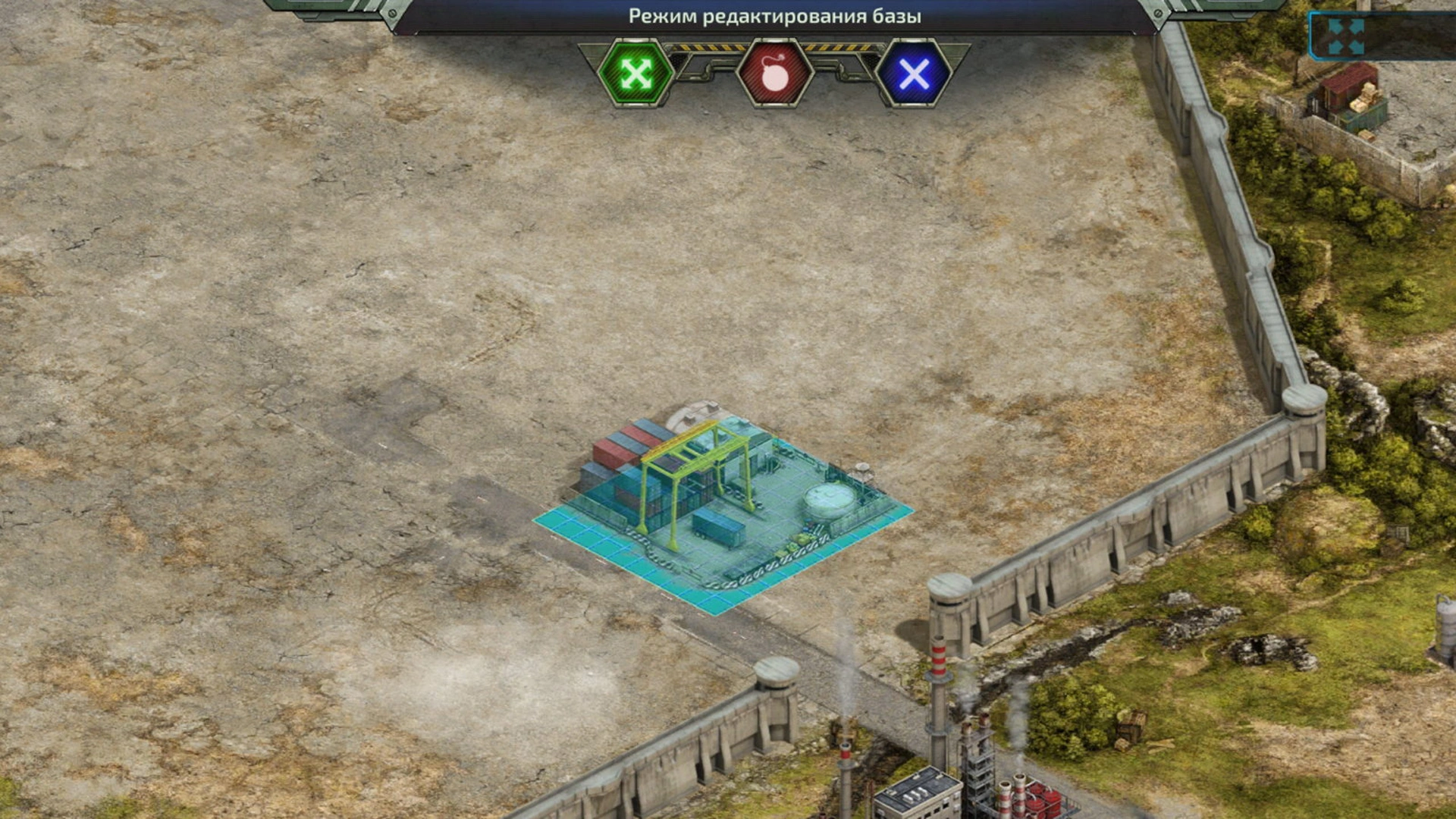The height and width of the screenshot is (819, 1456).
Task: Activate the green move-arrows button
Action: tap(635, 74)
